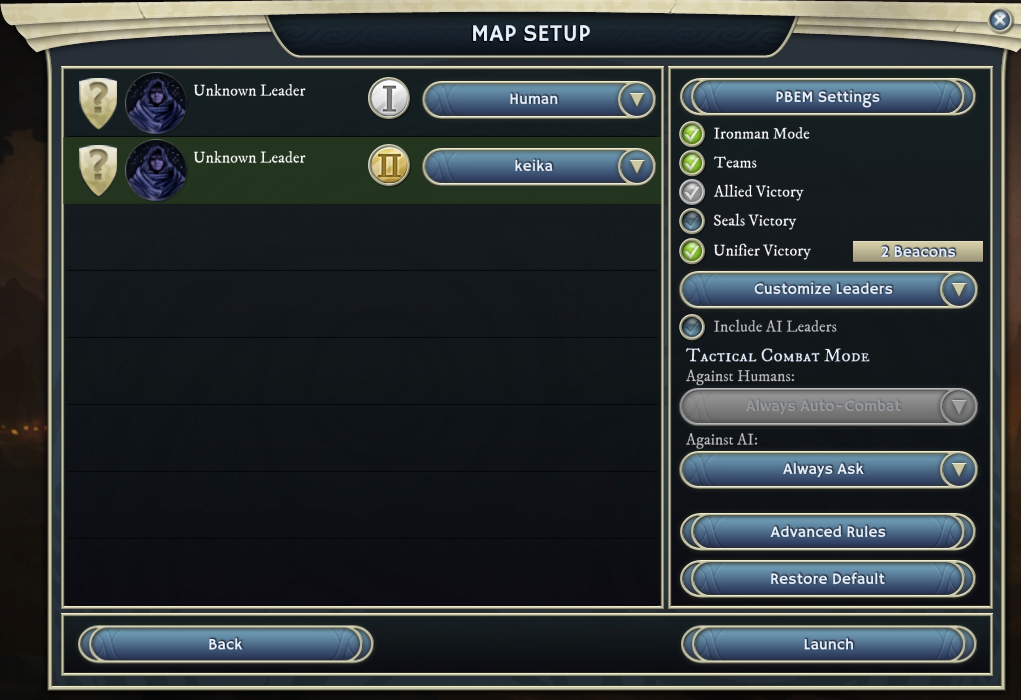The image size is (1021, 700).
Task: Restore Default map settings
Action: click(x=827, y=579)
